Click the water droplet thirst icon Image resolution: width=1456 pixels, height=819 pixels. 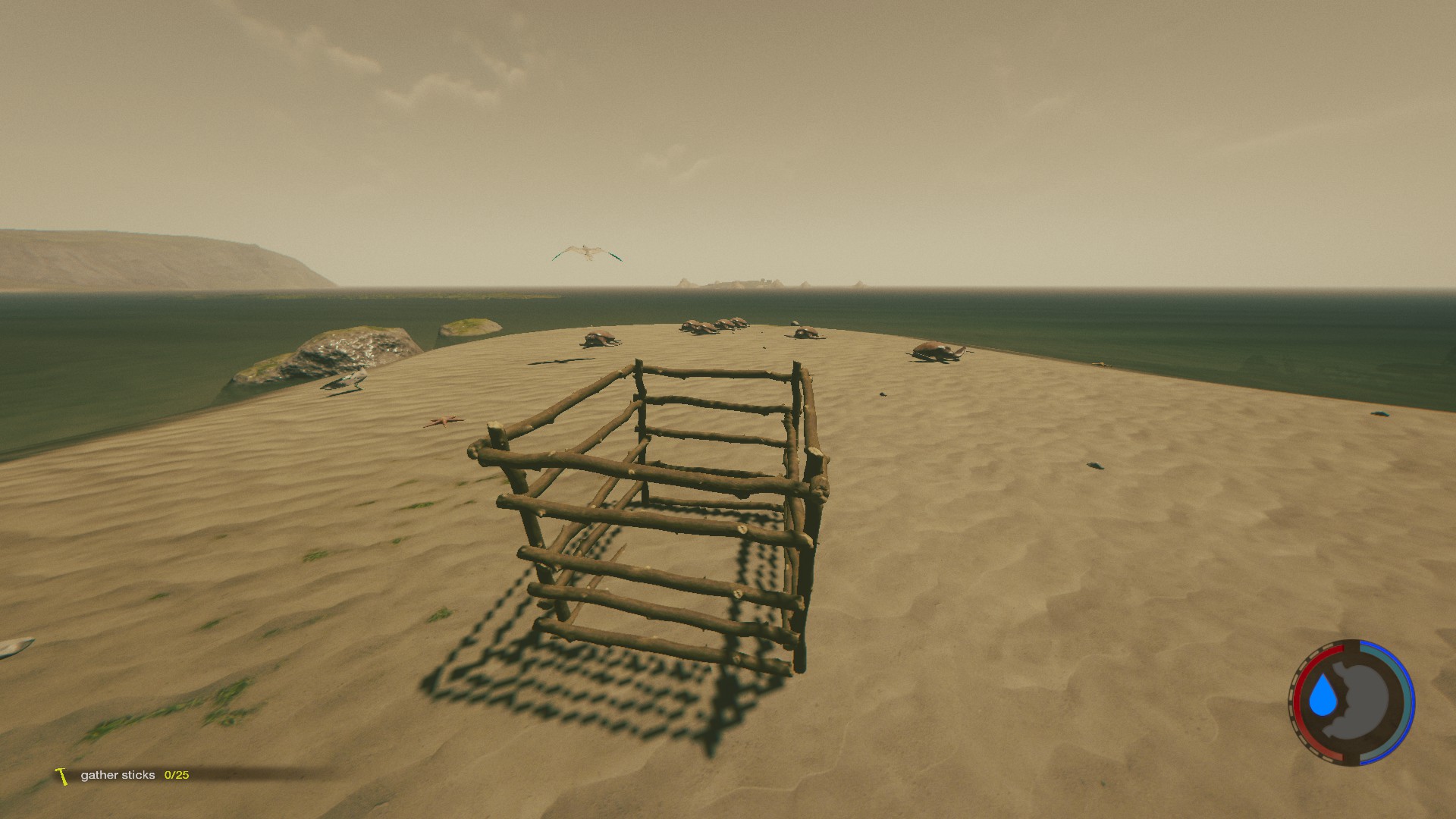pos(1324,696)
